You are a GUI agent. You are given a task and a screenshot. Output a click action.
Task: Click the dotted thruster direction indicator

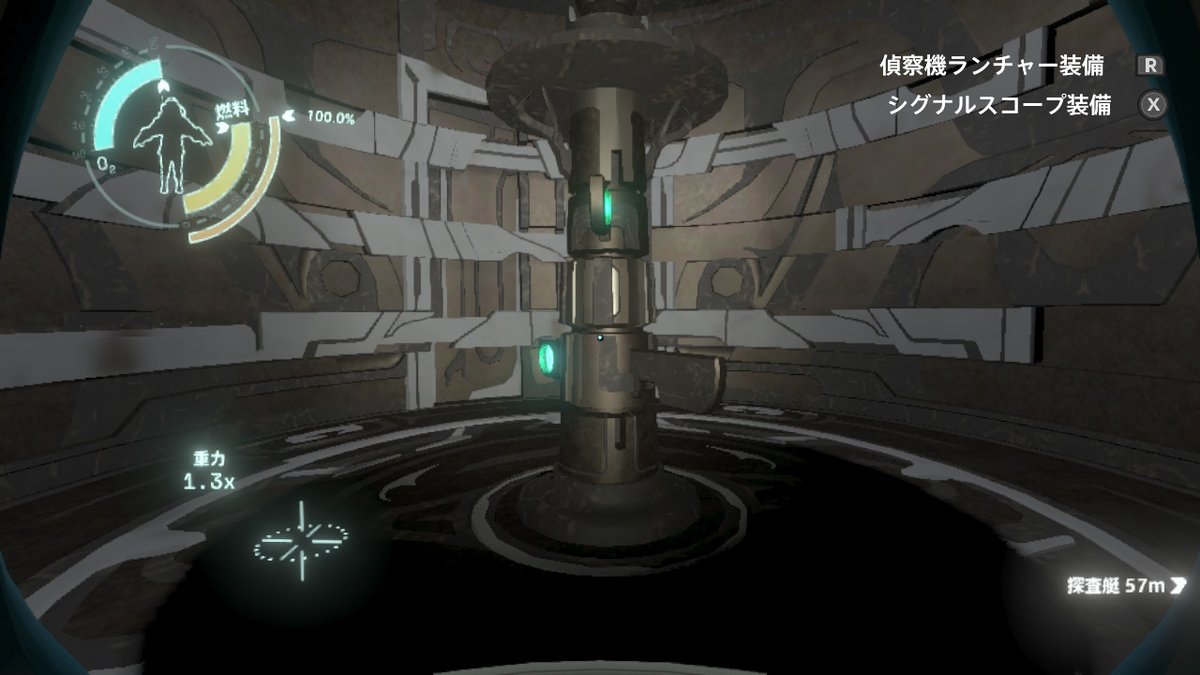tap(300, 540)
